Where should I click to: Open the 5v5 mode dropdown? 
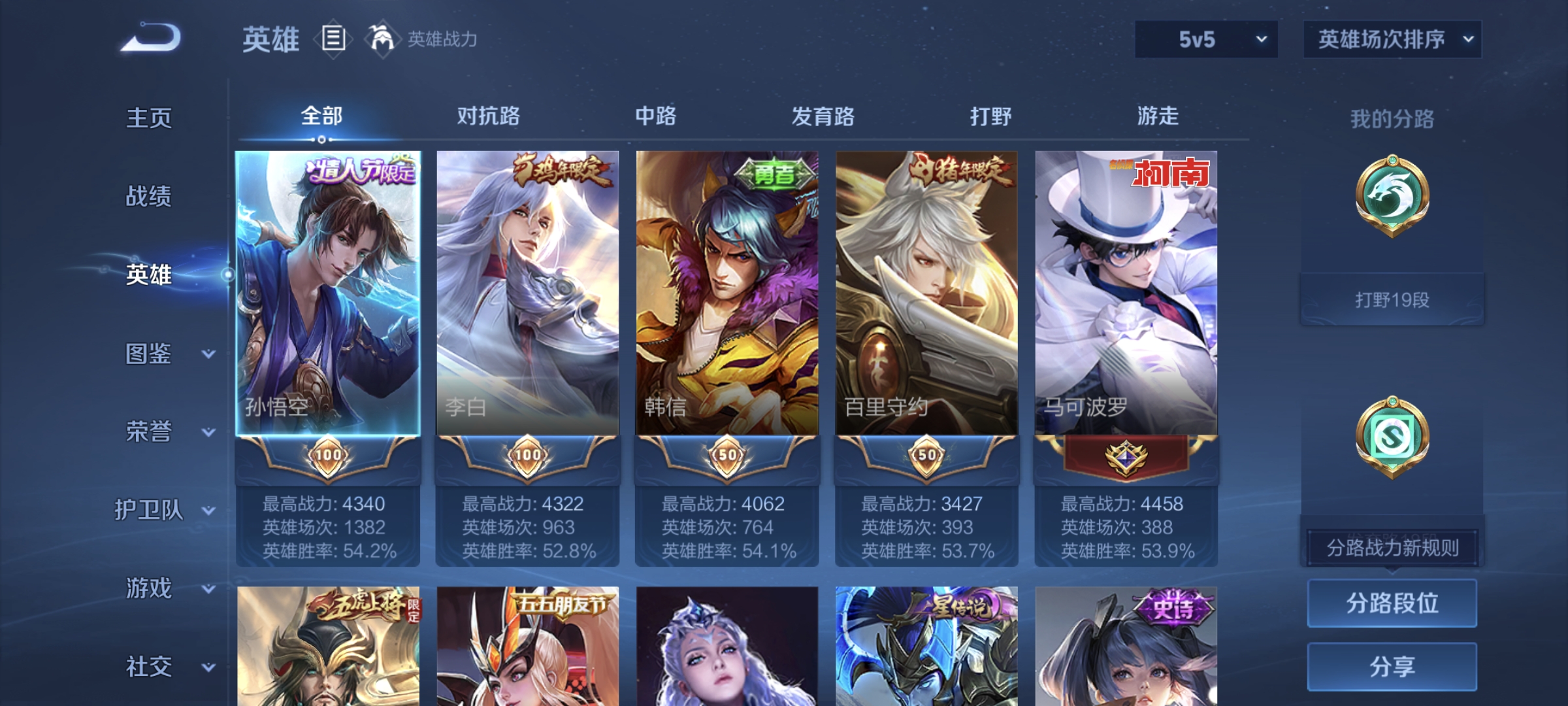(1205, 39)
